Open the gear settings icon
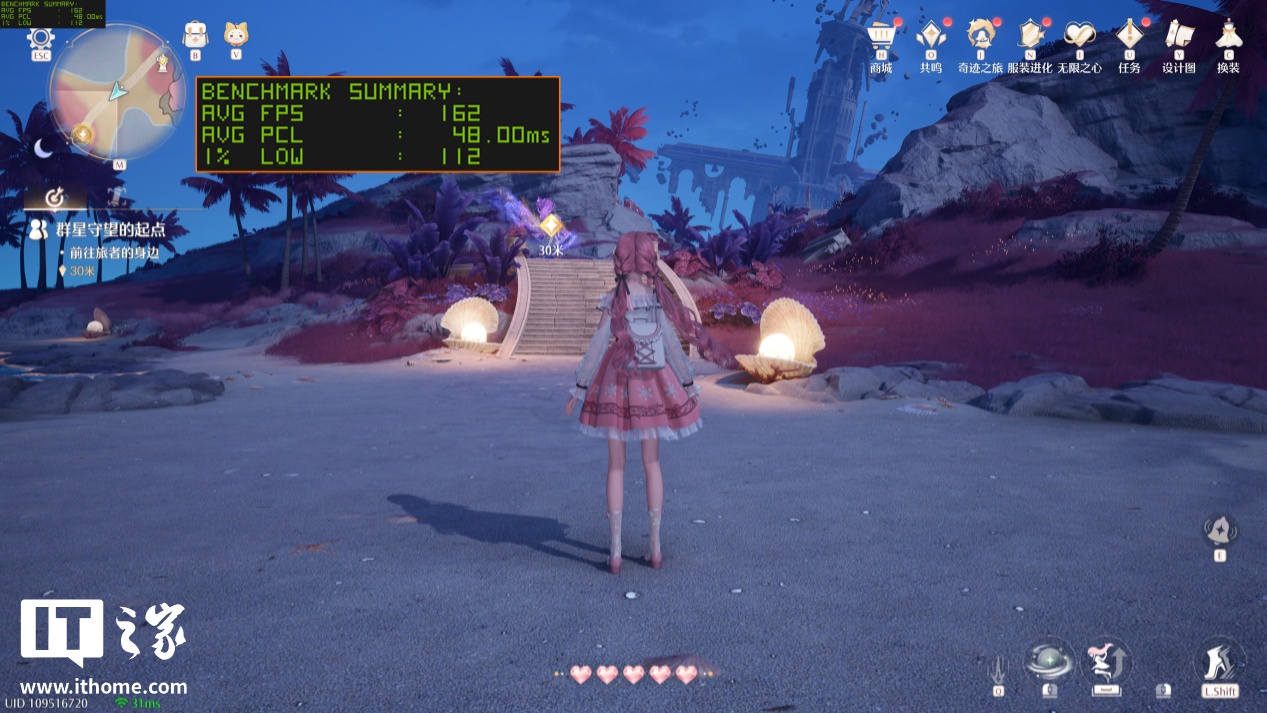The height and width of the screenshot is (713, 1267). tap(41, 39)
